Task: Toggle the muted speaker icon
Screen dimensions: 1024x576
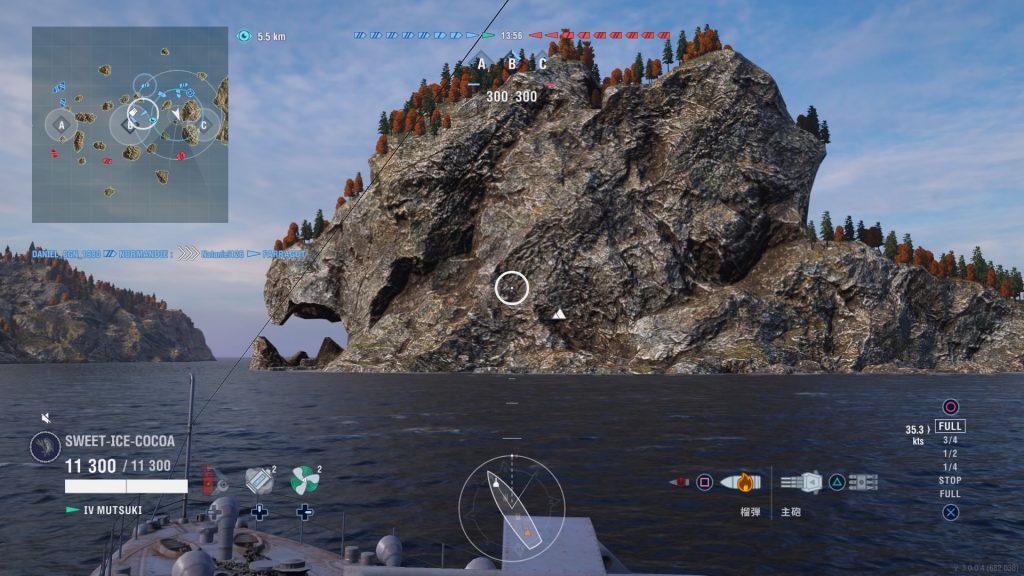Action: (x=45, y=418)
